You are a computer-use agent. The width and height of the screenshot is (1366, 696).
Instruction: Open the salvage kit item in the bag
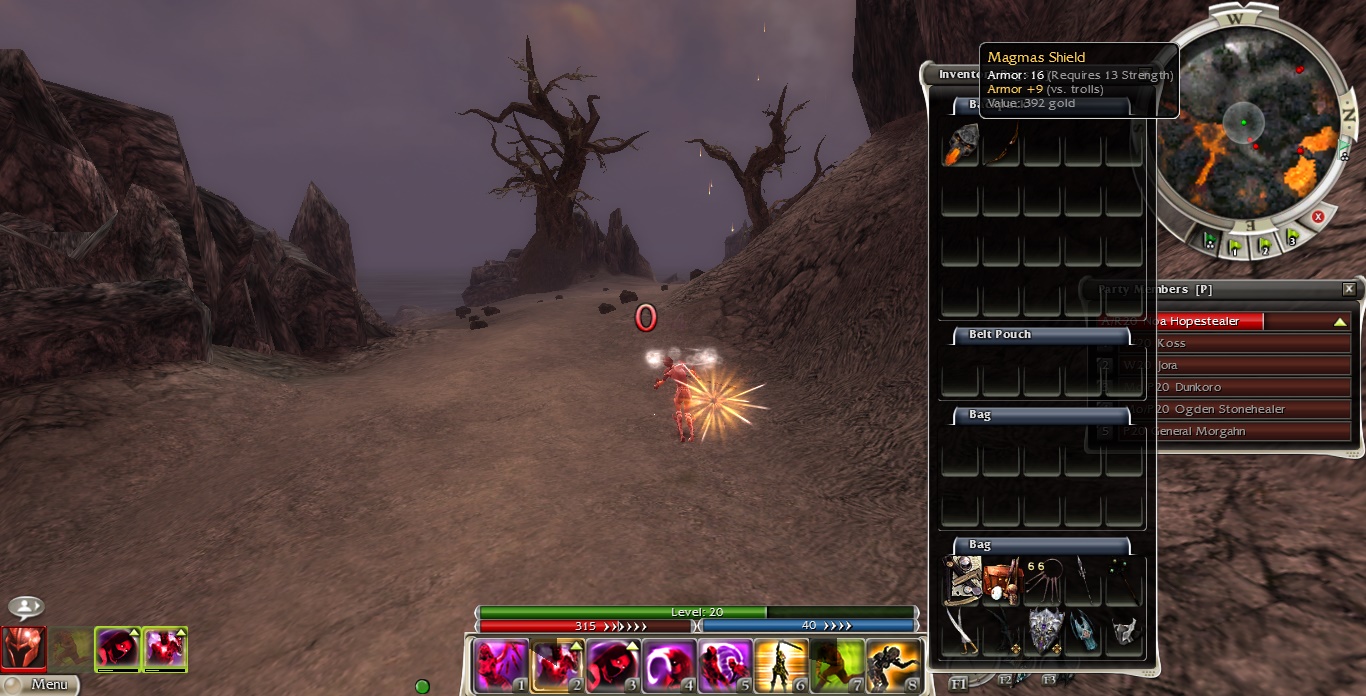[1001, 582]
